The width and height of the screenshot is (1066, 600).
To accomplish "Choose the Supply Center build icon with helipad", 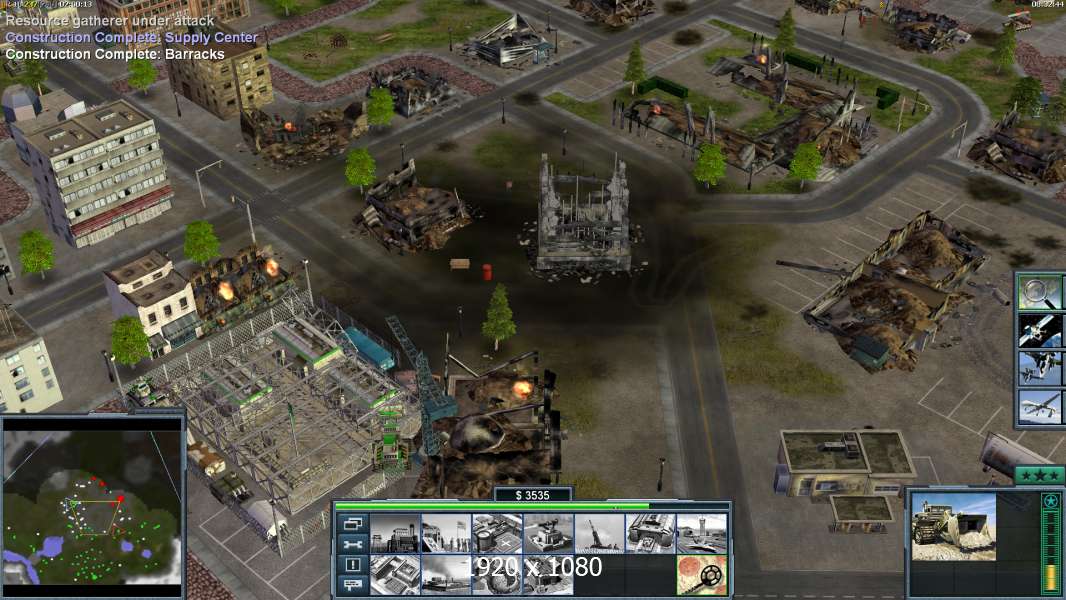I will [x=496, y=534].
